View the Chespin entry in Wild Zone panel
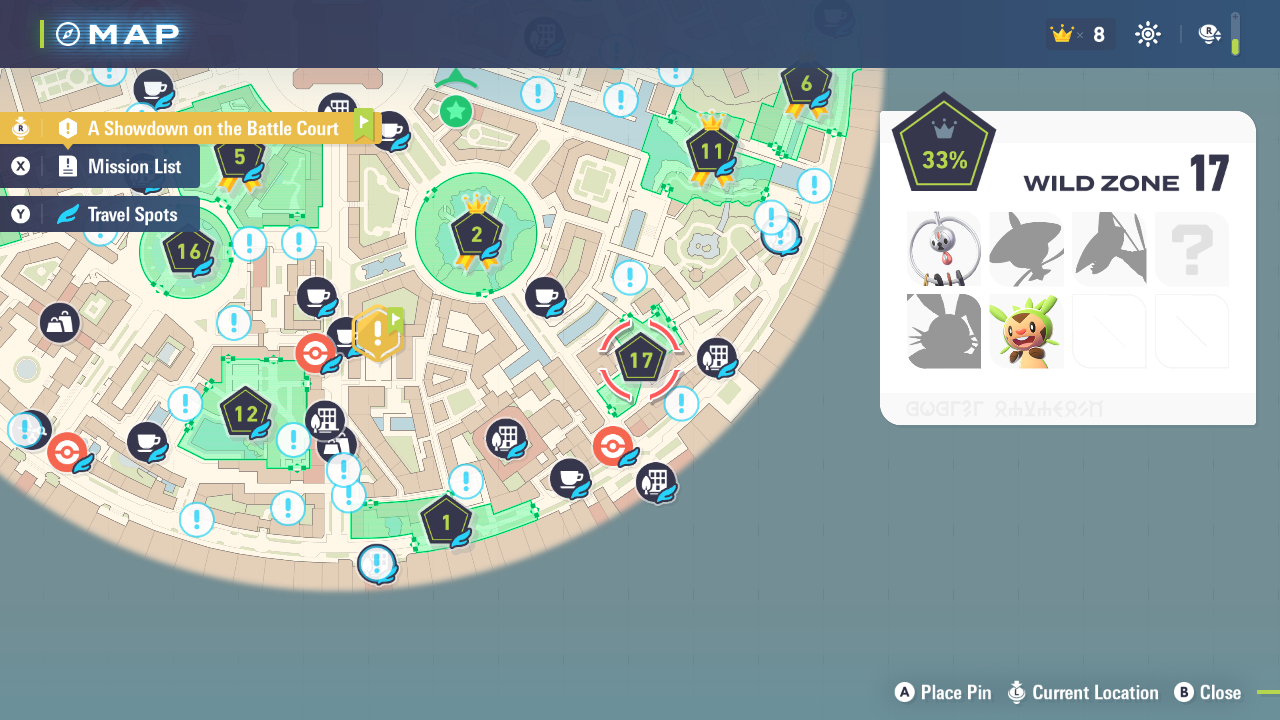This screenshot has height=720, width=1280. (x=1026, y=331)
